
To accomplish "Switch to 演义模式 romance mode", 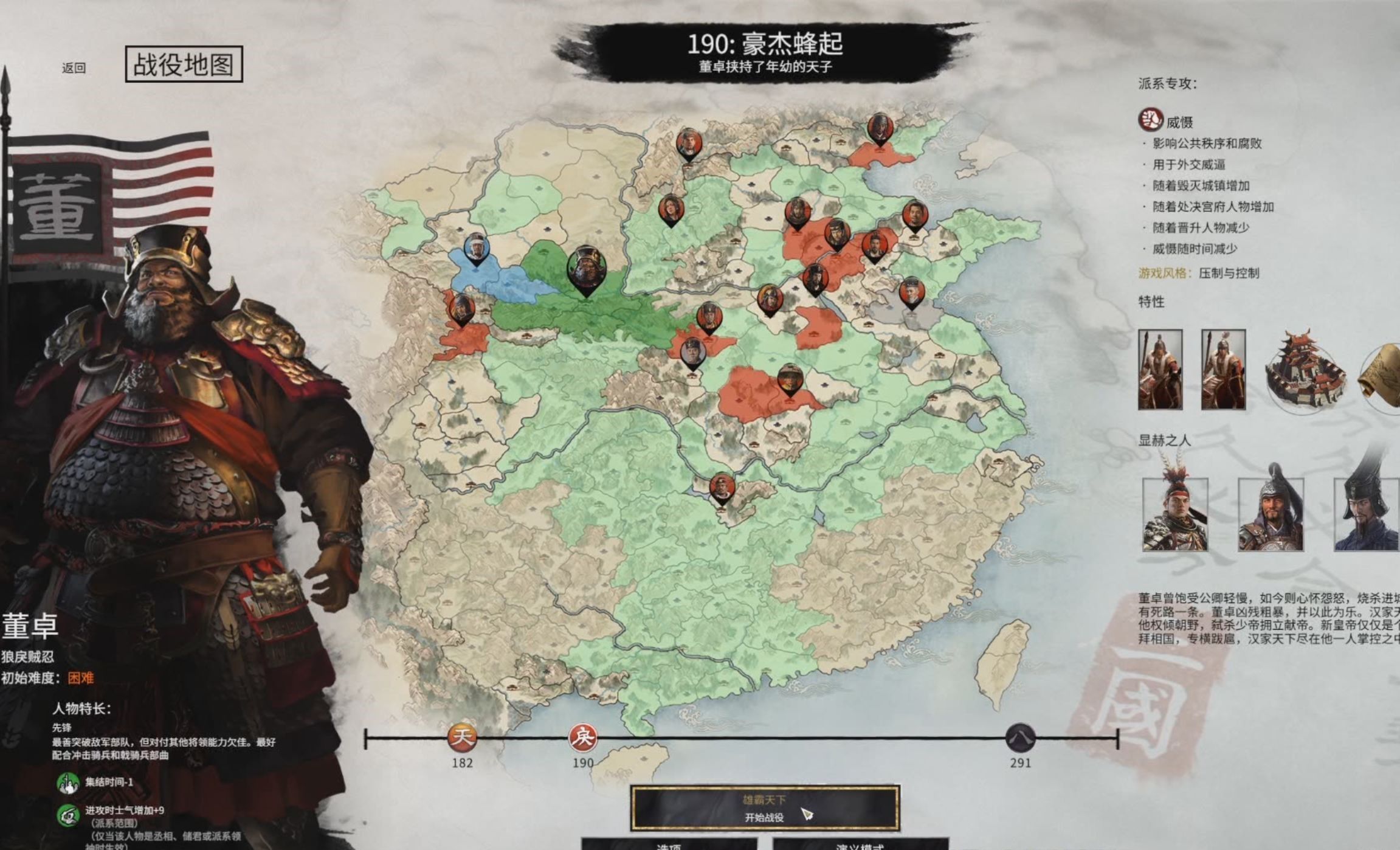I will point(860,844).
